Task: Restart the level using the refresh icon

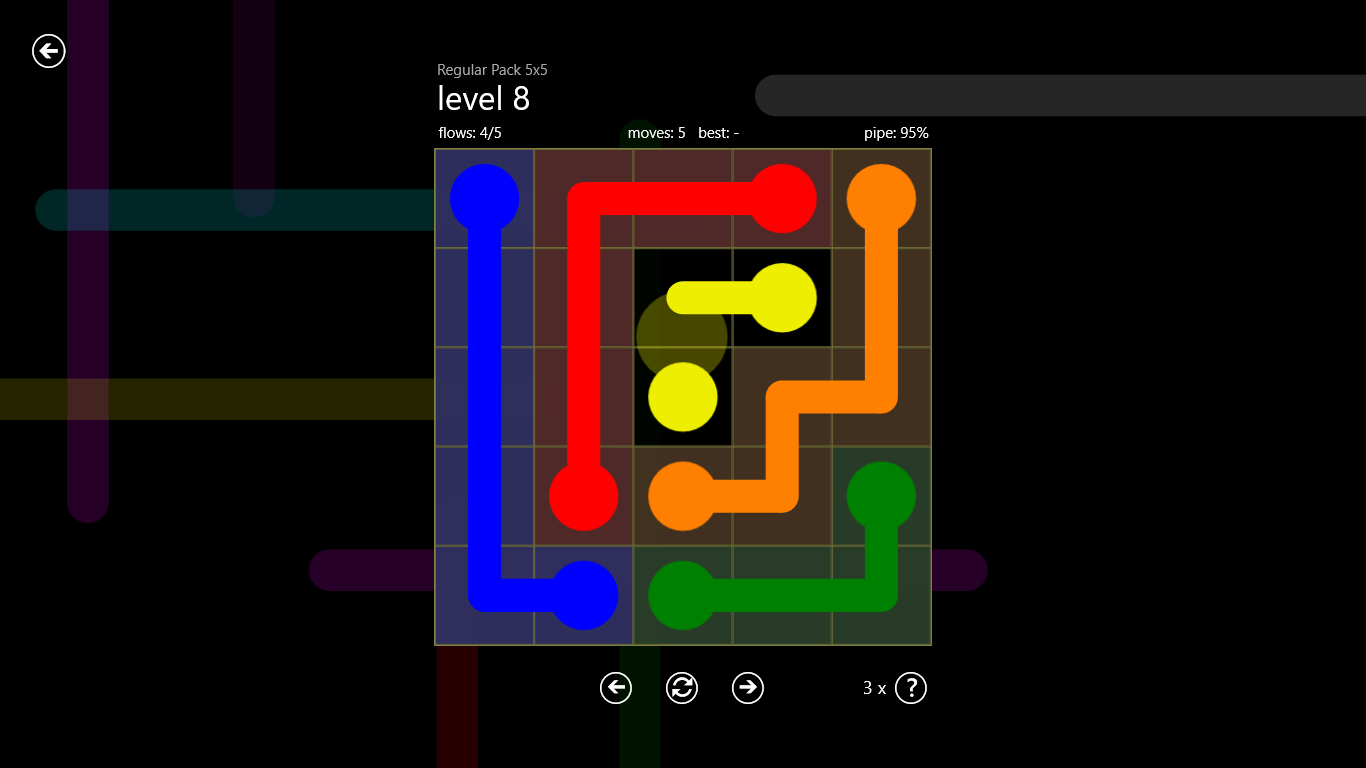Action: pos(681,688)
